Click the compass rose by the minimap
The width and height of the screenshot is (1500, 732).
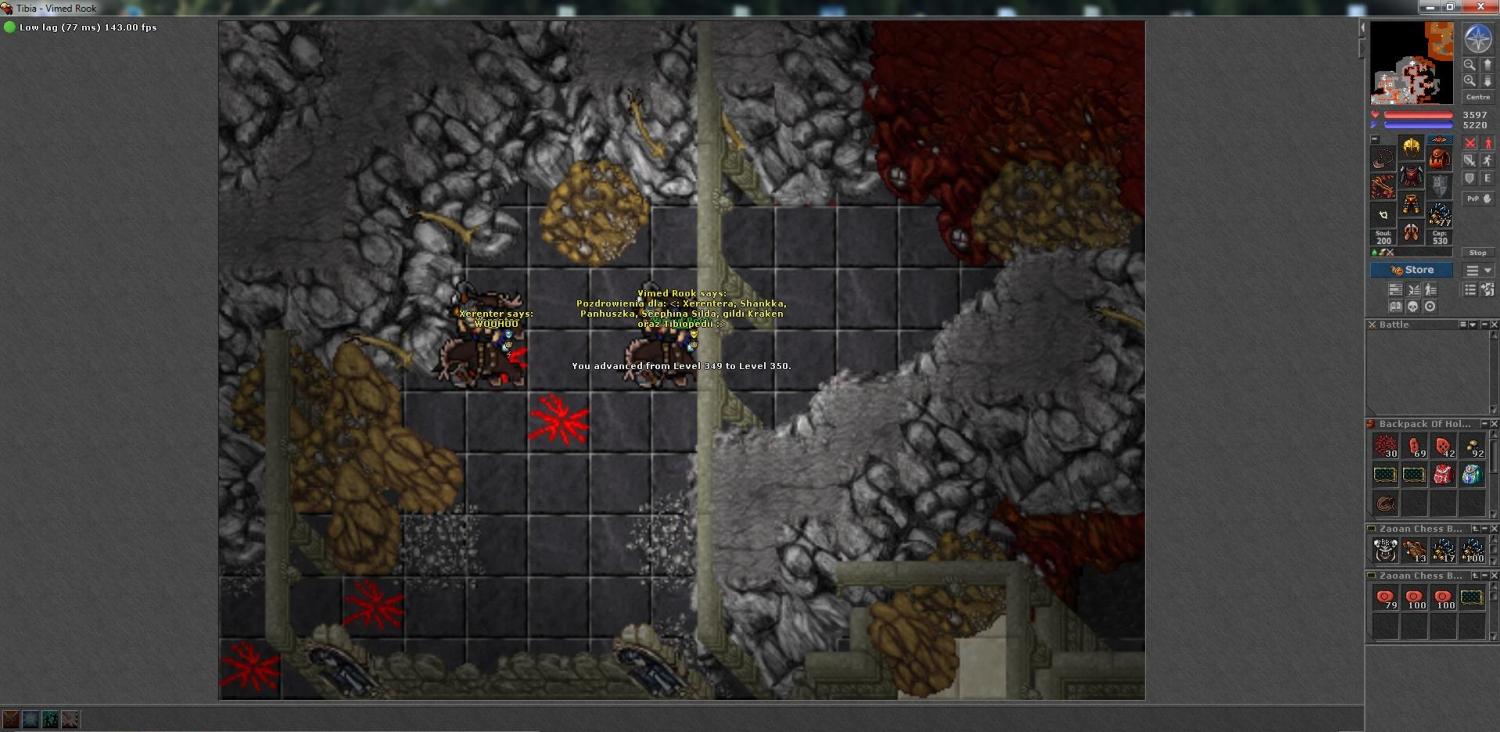(1477, 39)
